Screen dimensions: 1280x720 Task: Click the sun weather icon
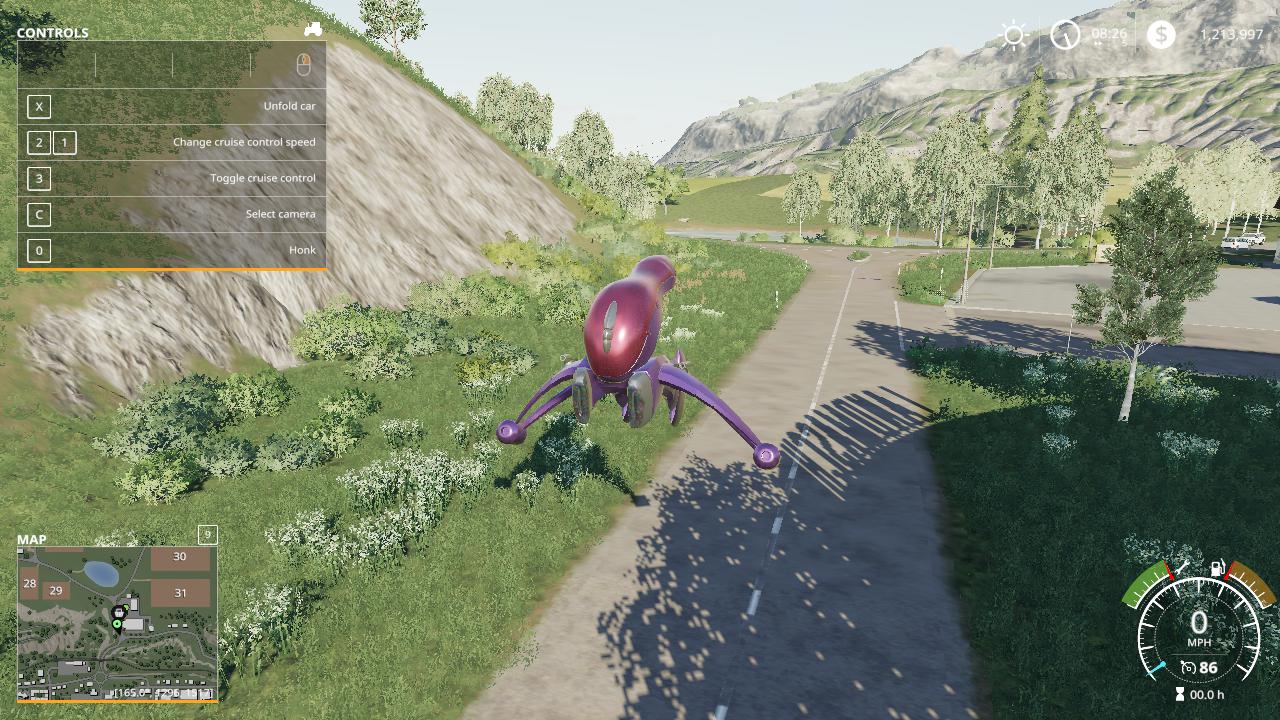point(1014,36)
